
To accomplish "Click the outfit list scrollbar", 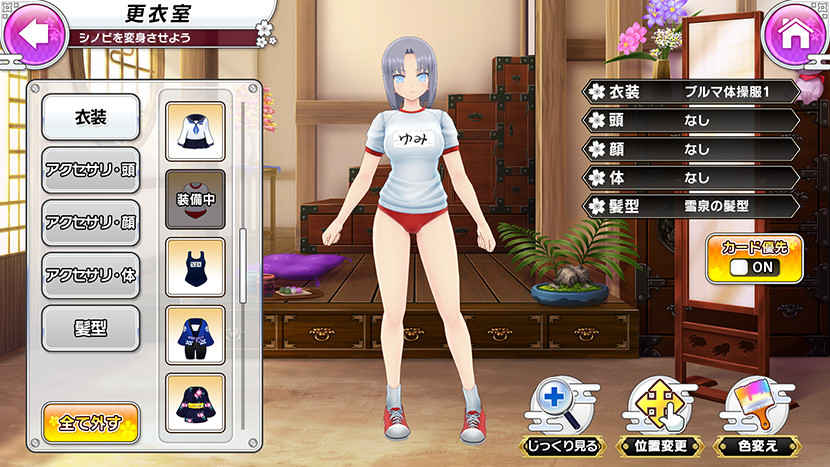I will (x=241, y=265).
